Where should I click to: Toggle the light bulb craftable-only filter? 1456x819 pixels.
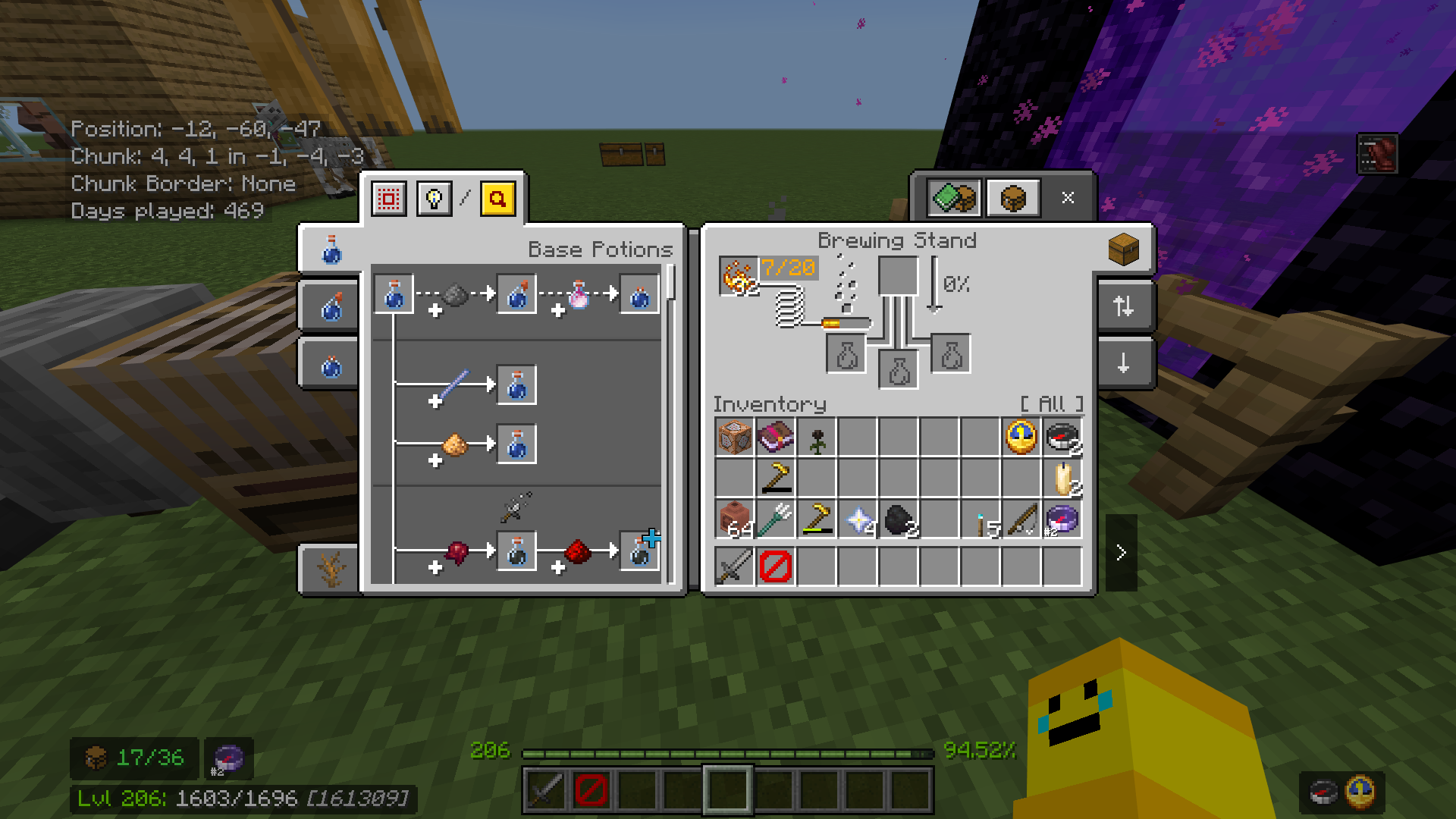tap(434, 199)
